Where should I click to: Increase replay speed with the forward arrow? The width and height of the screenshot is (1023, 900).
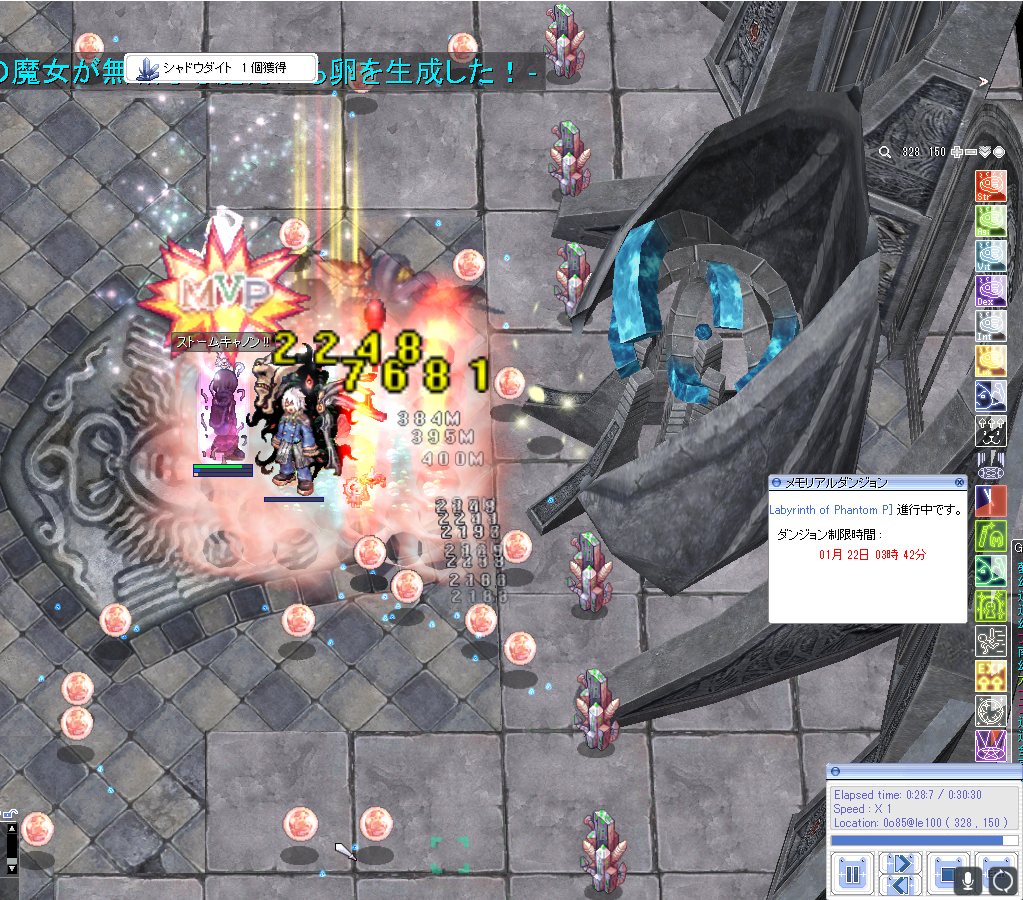902,864
